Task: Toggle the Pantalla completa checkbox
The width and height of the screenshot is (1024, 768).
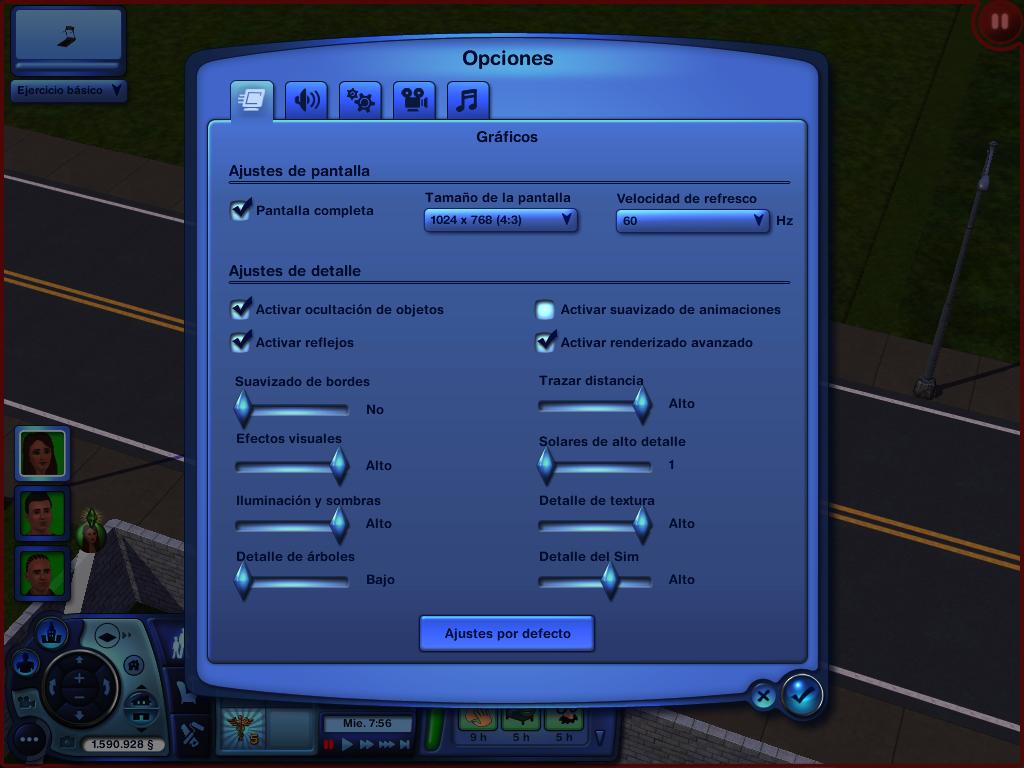Action: (241, 210)
